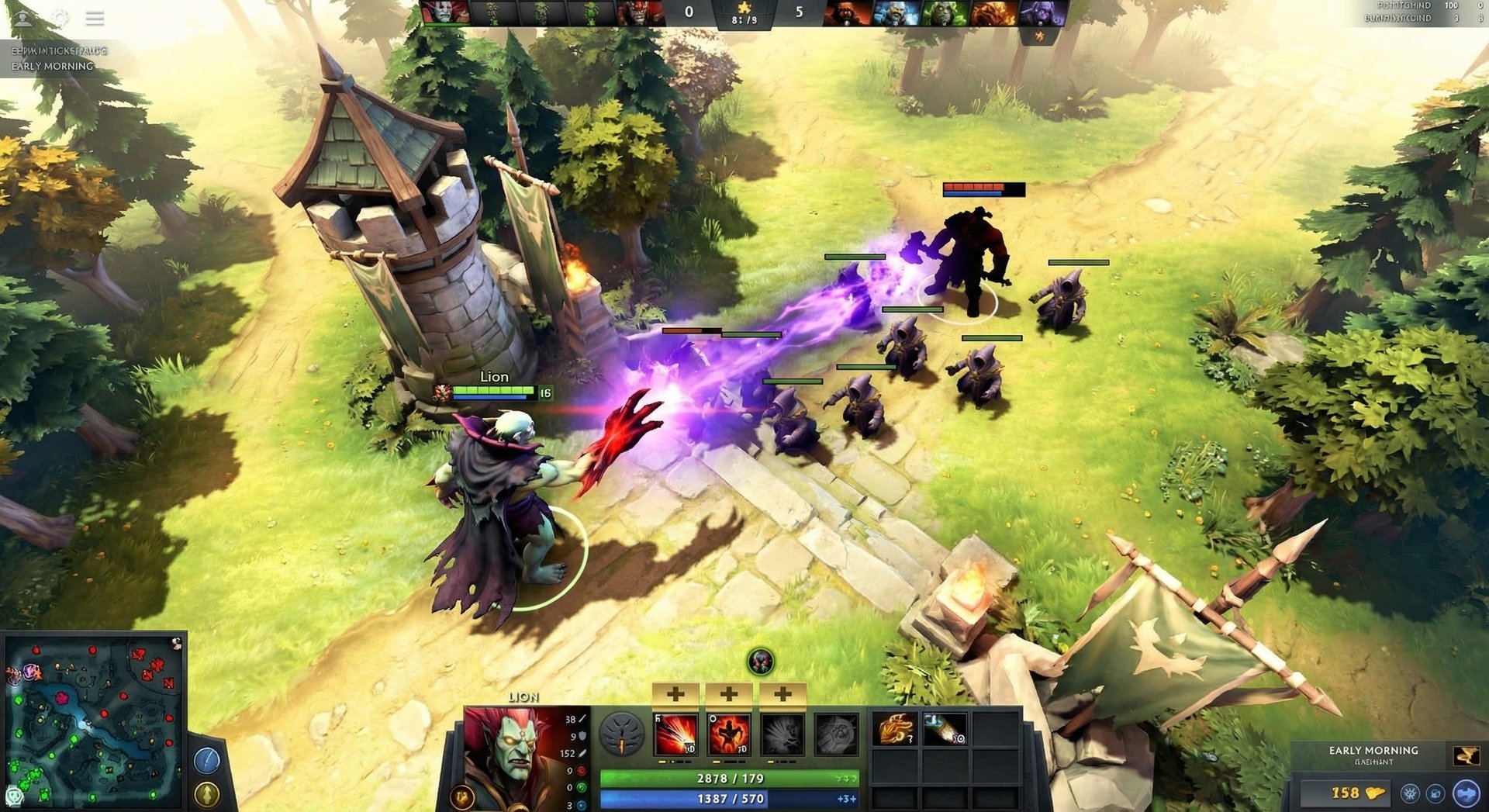
Task: Select Lion's first ability Earth Spike
Action: coord(676,734)
